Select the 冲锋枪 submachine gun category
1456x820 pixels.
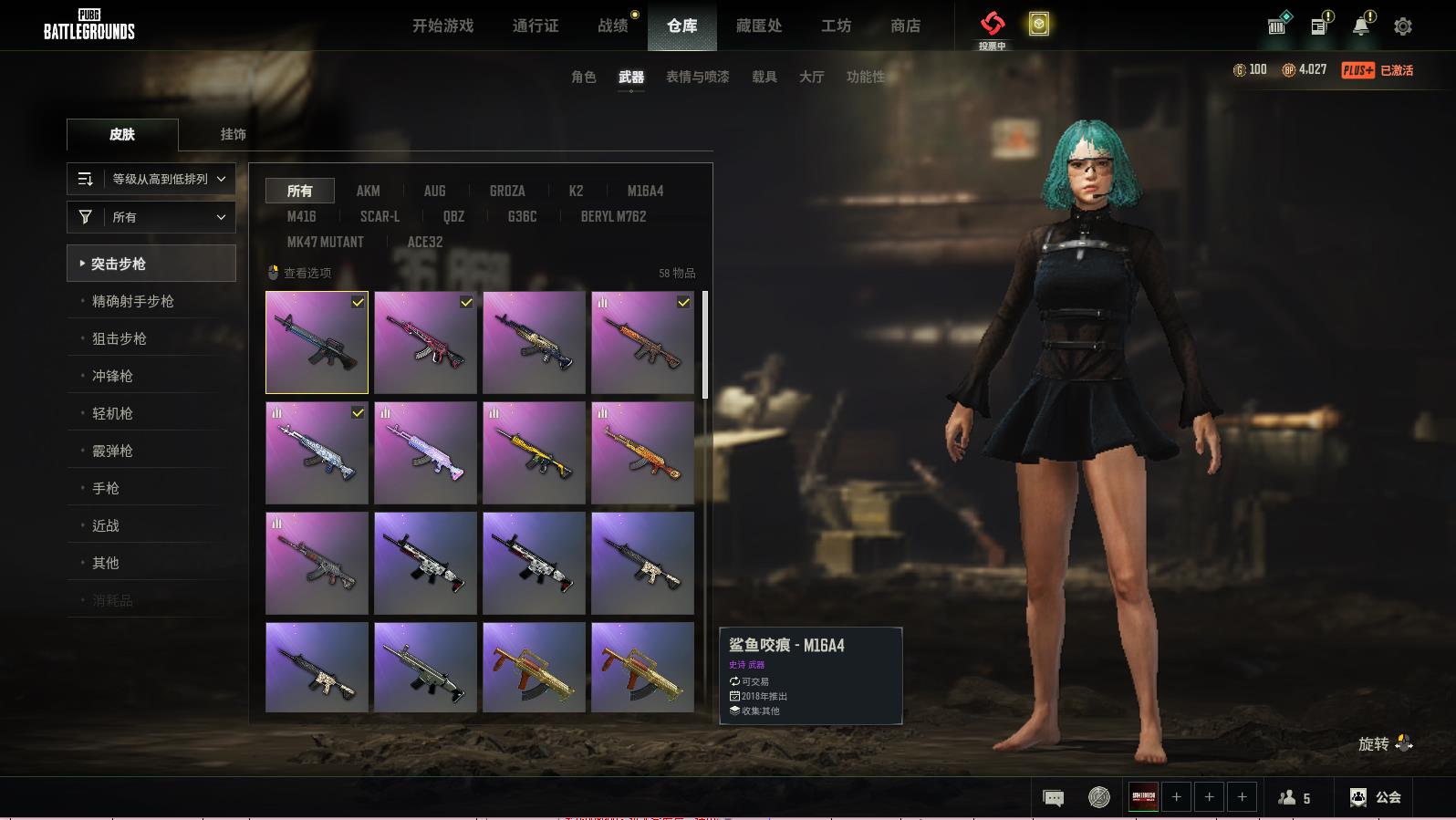coord(112,376)
